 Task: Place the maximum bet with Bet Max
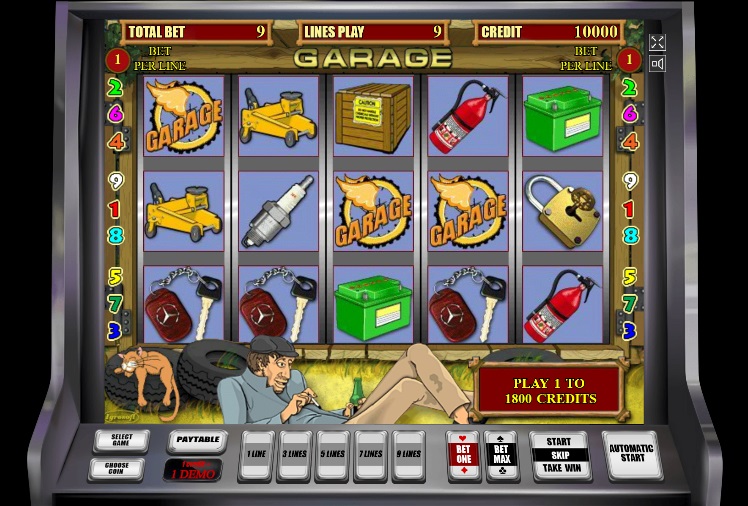coord(500,455)
